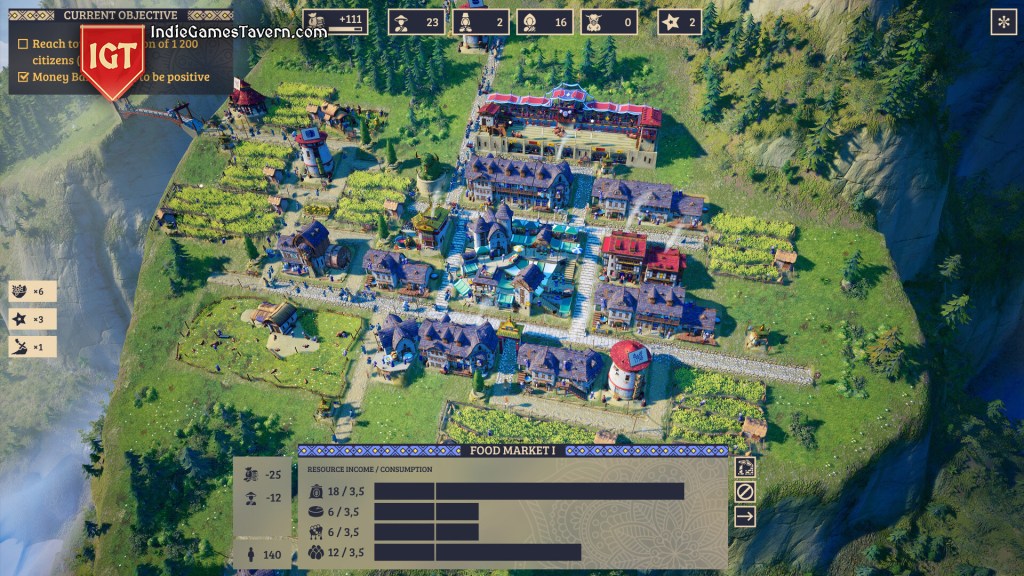Select the notification badge showing ×1
The height and width of the screenshot is (576, 1024).
32,347
